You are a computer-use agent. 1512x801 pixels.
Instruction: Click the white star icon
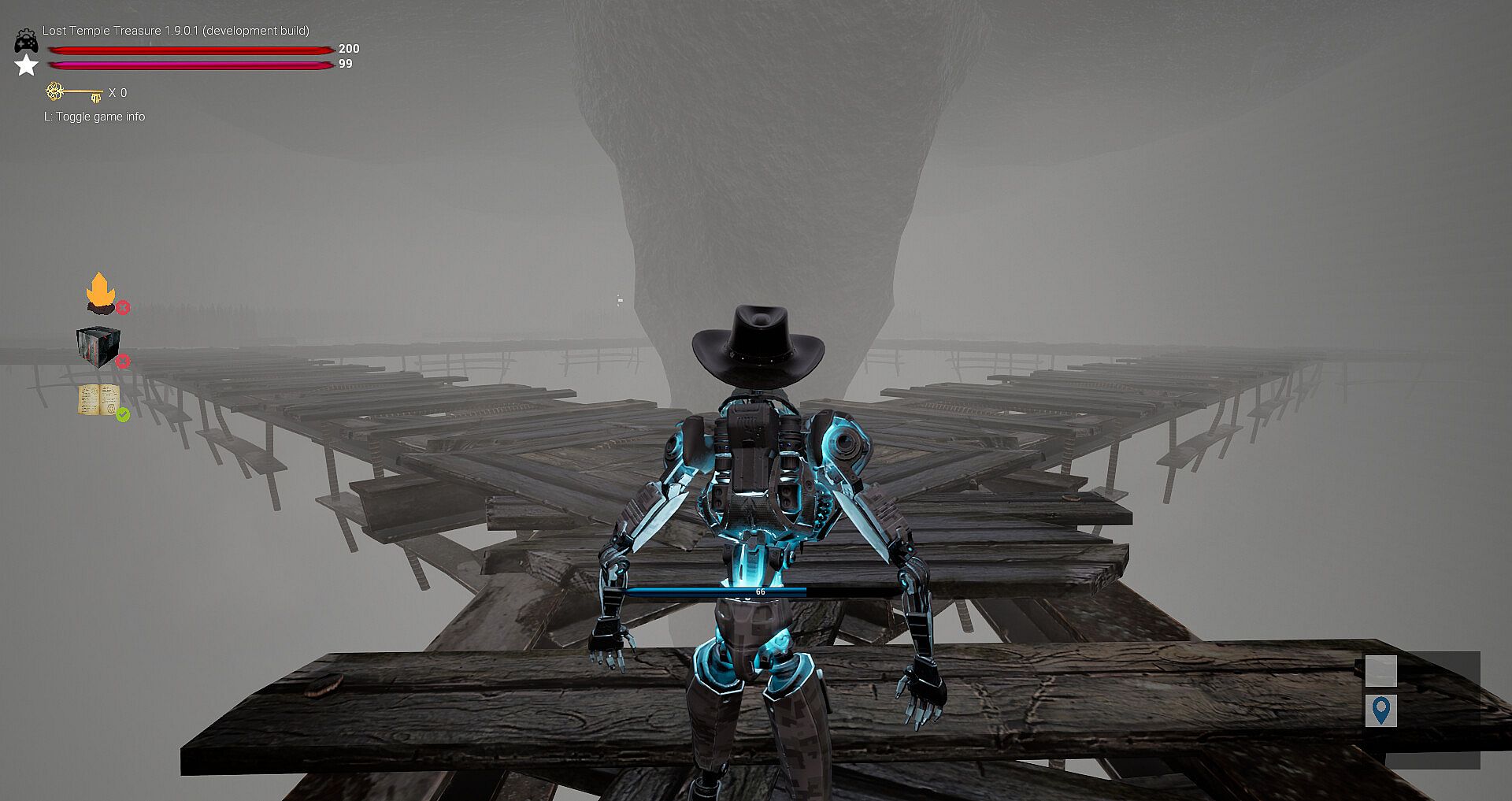click(27, 65)
